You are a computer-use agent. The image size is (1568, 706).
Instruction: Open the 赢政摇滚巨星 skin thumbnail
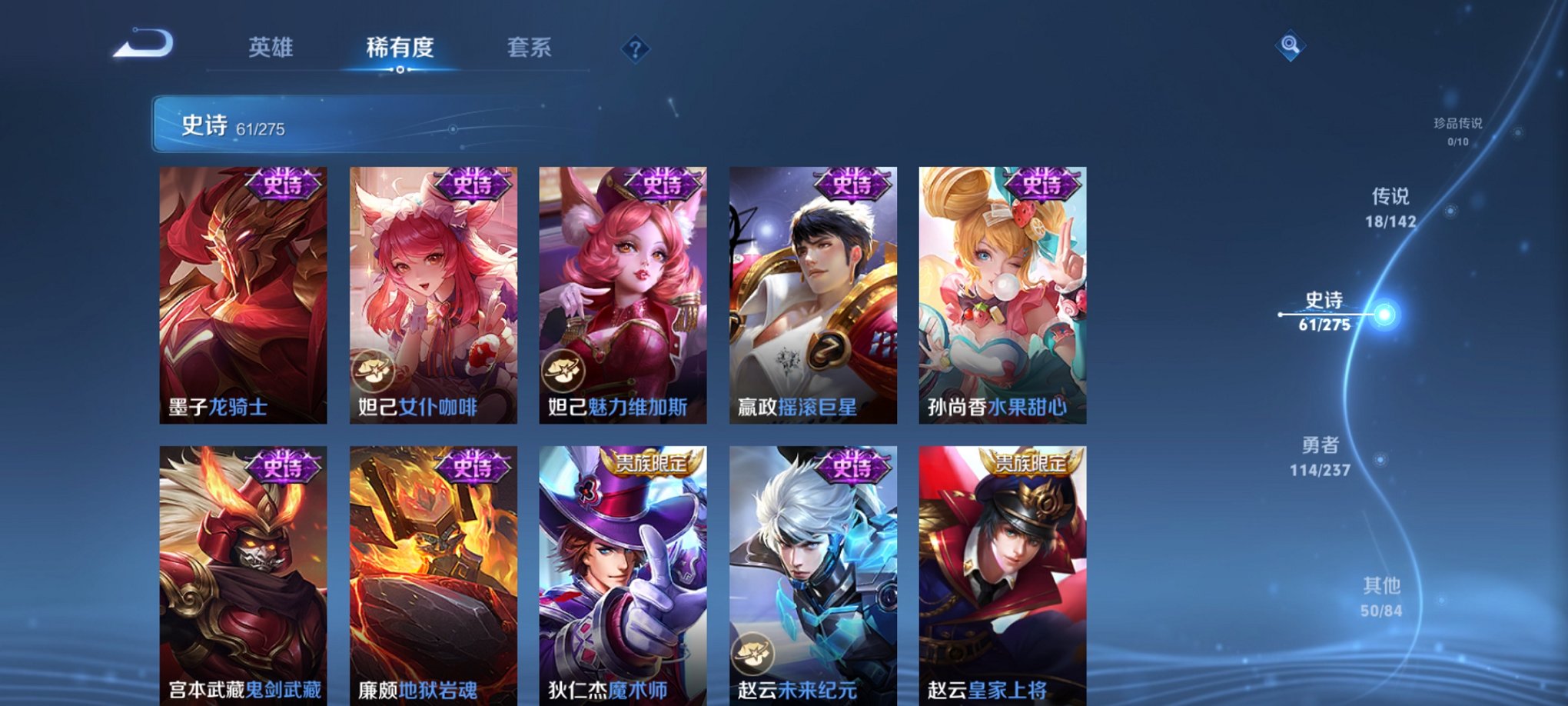(812, 292)
